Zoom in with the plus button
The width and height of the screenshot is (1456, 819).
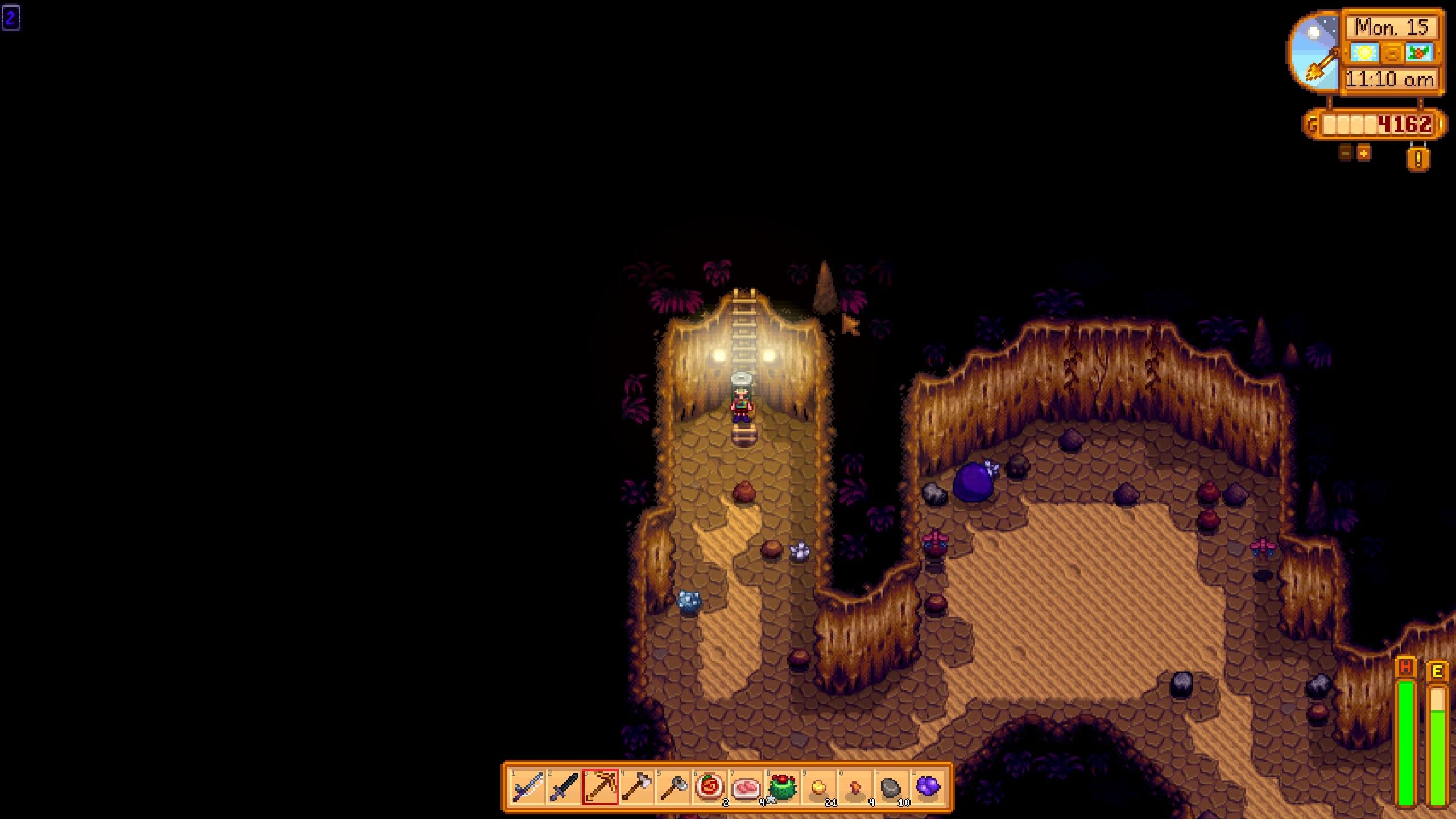[1364, 153]
